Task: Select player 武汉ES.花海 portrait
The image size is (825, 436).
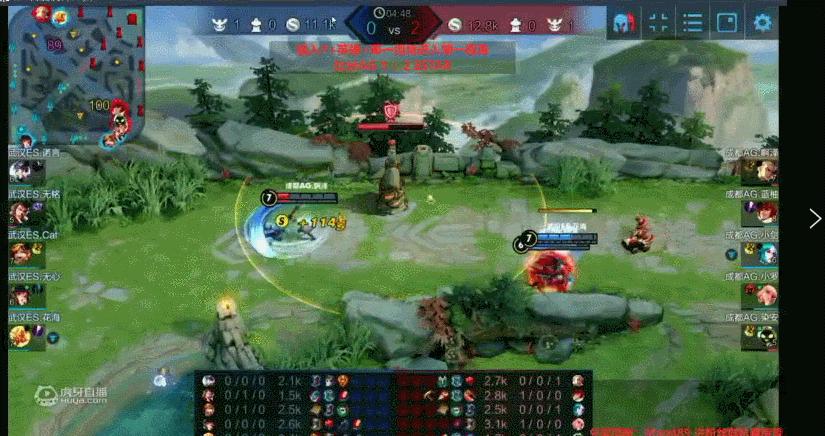Action: [x=20, y=336]
